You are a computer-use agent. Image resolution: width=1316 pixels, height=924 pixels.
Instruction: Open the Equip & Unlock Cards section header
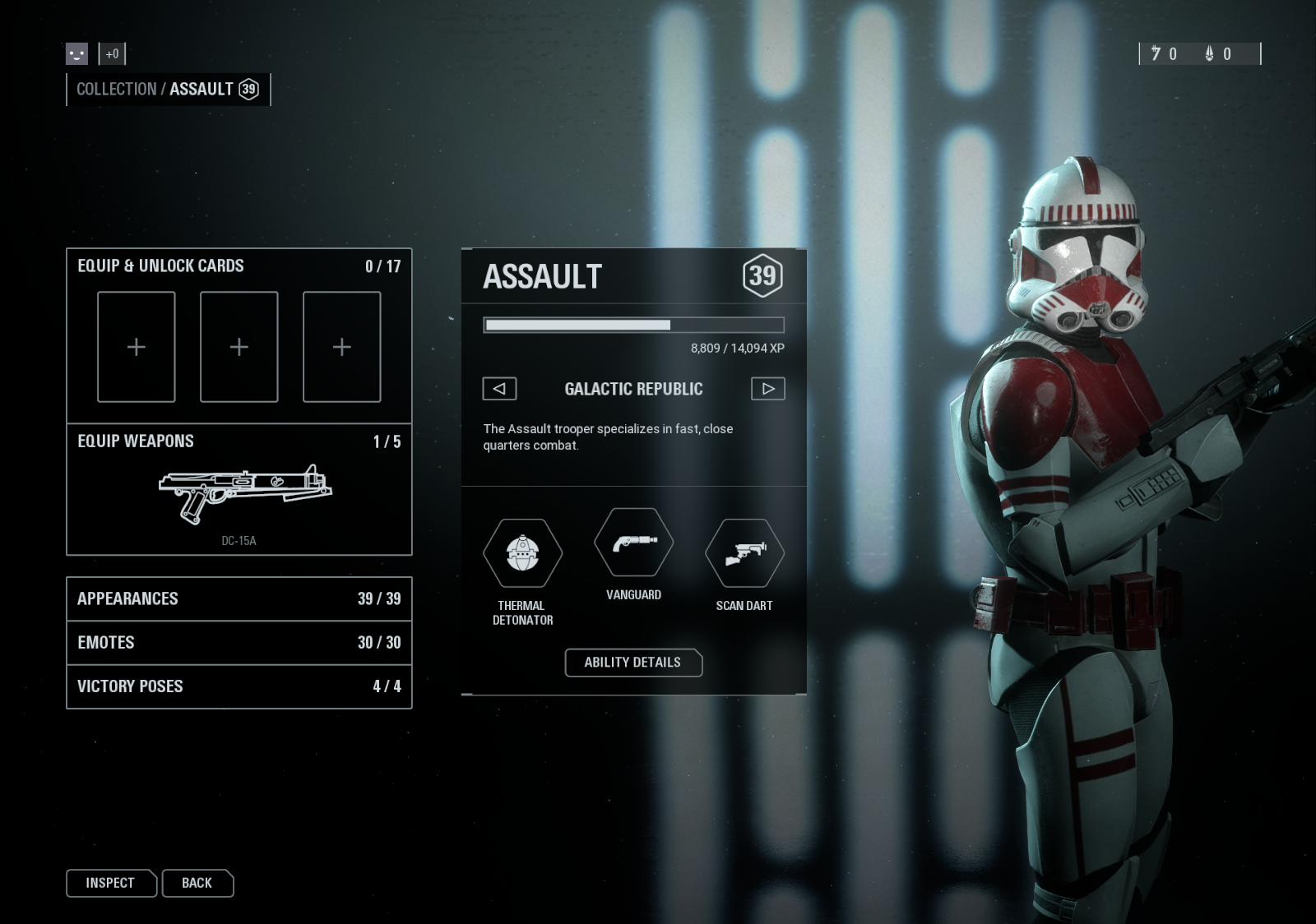[x=160, y=266]
